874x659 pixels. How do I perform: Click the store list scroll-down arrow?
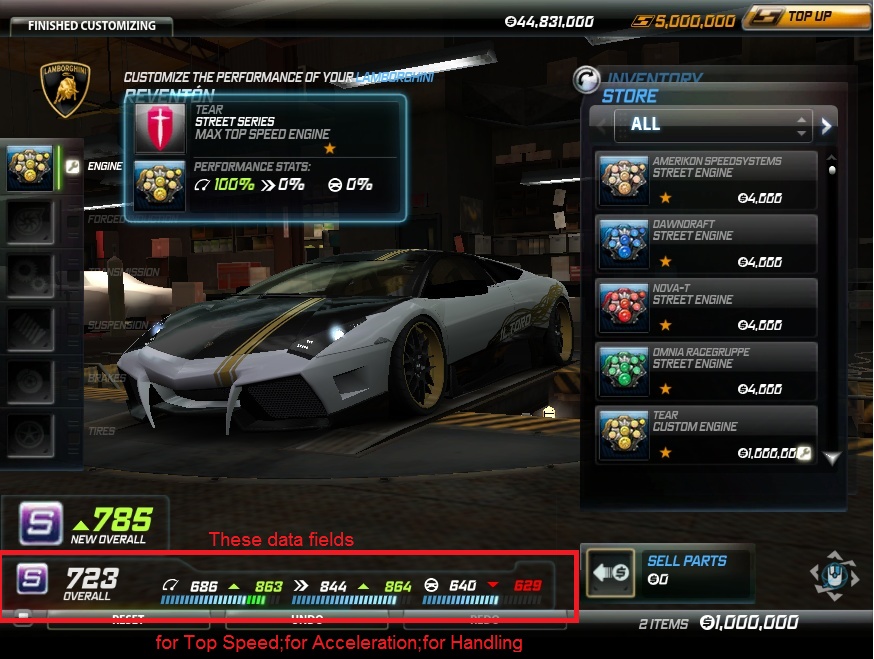pyautogui.click(x=831, y=457)
